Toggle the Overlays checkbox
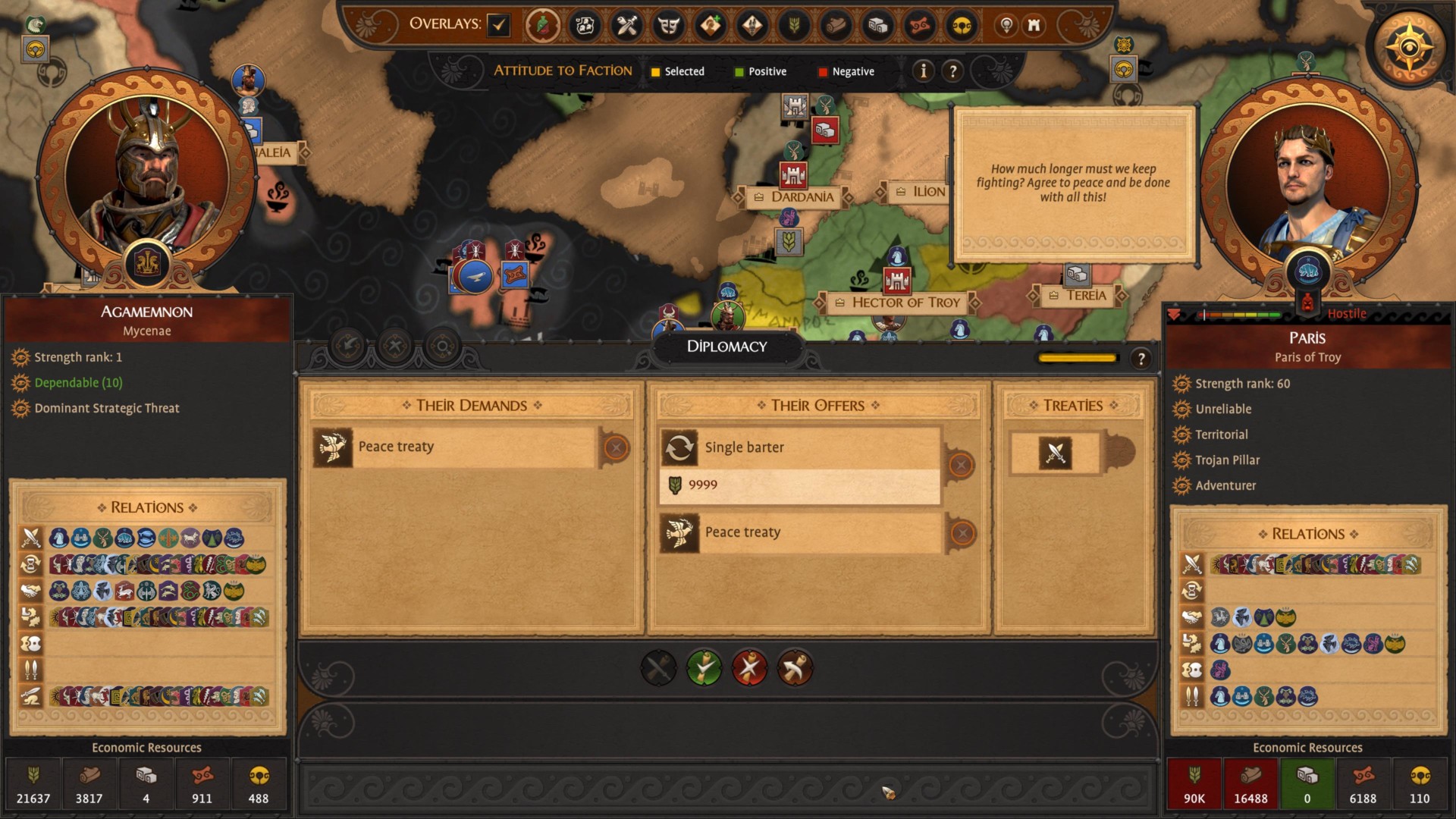This screenshot has width=1456, height=819. point(498,25)
